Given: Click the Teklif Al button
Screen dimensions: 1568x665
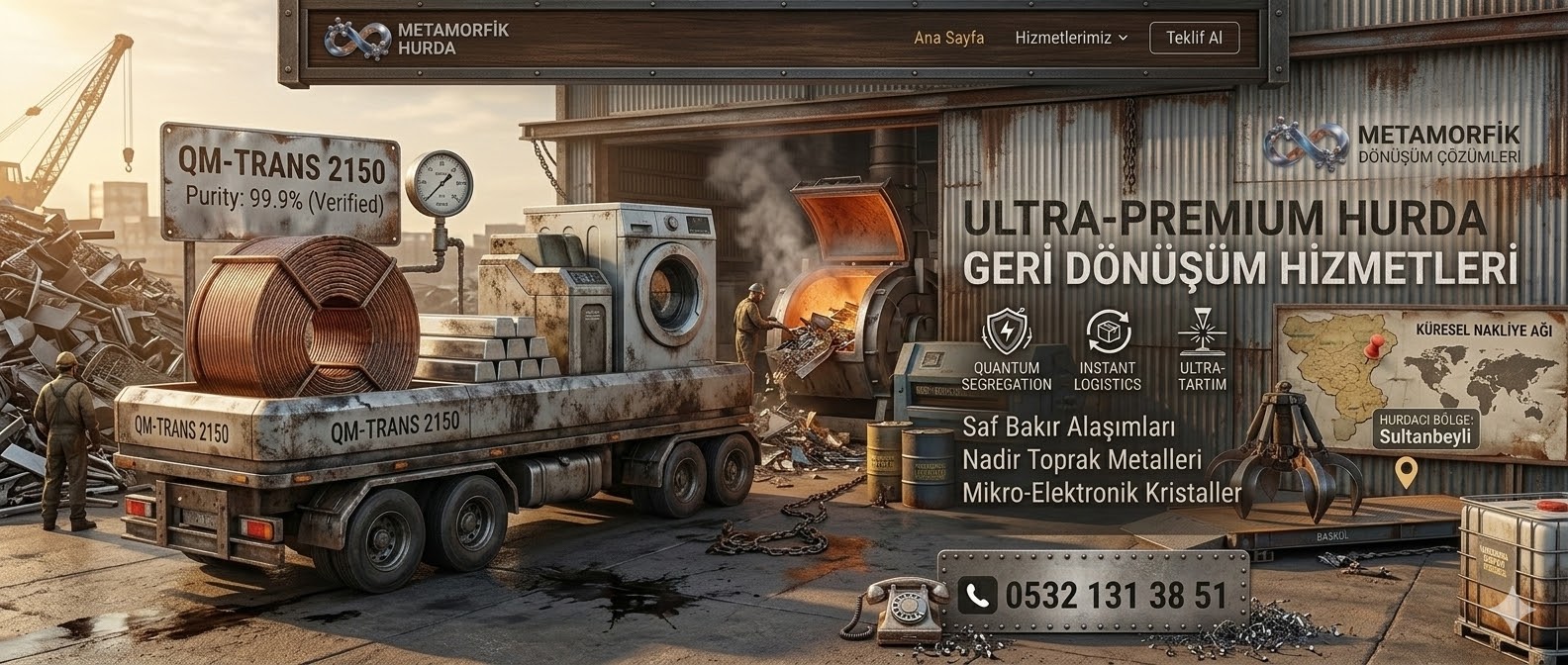Looking at the screenshot, I should click(1194, 39).
